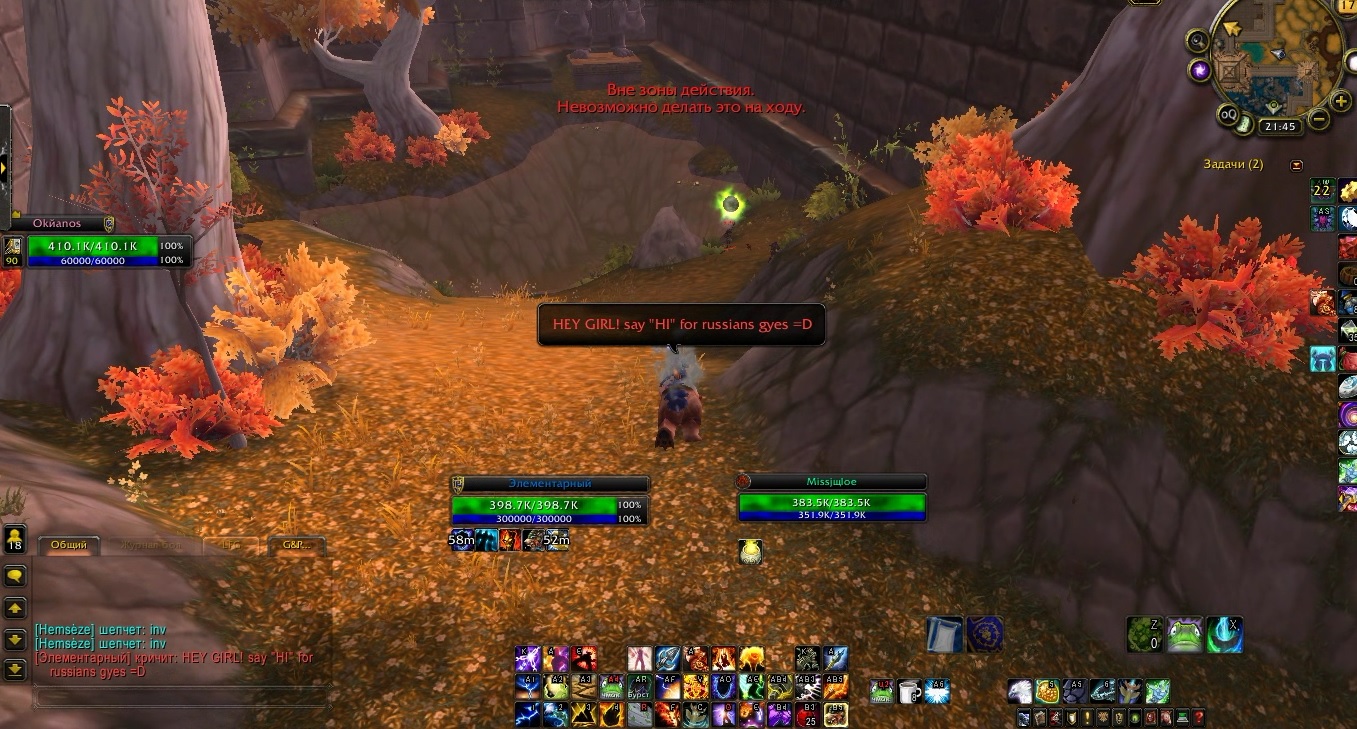The image size is (1357, 729).
Task: Collapse the Задачи objectives tracker
Action: [1297, 165]
